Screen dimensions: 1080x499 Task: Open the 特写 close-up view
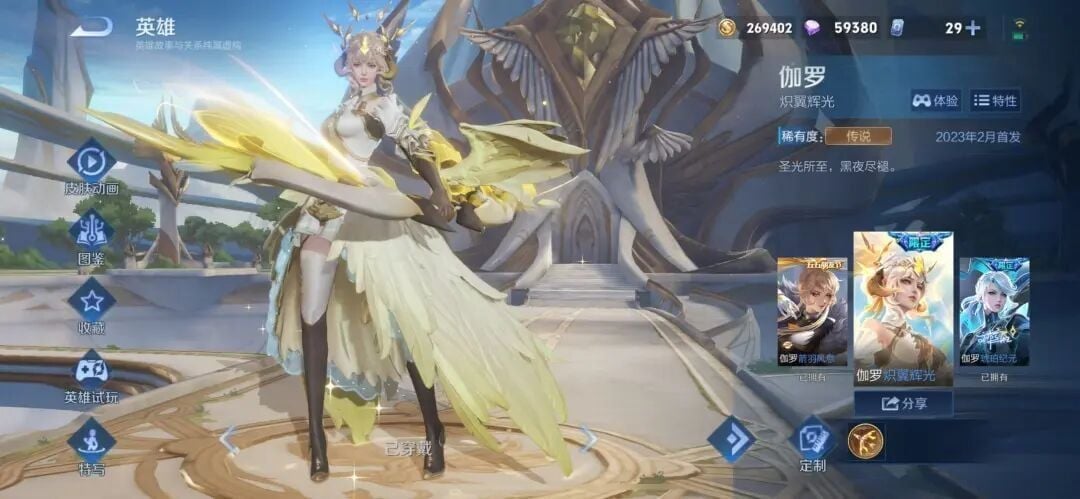(x=91, y=442)
